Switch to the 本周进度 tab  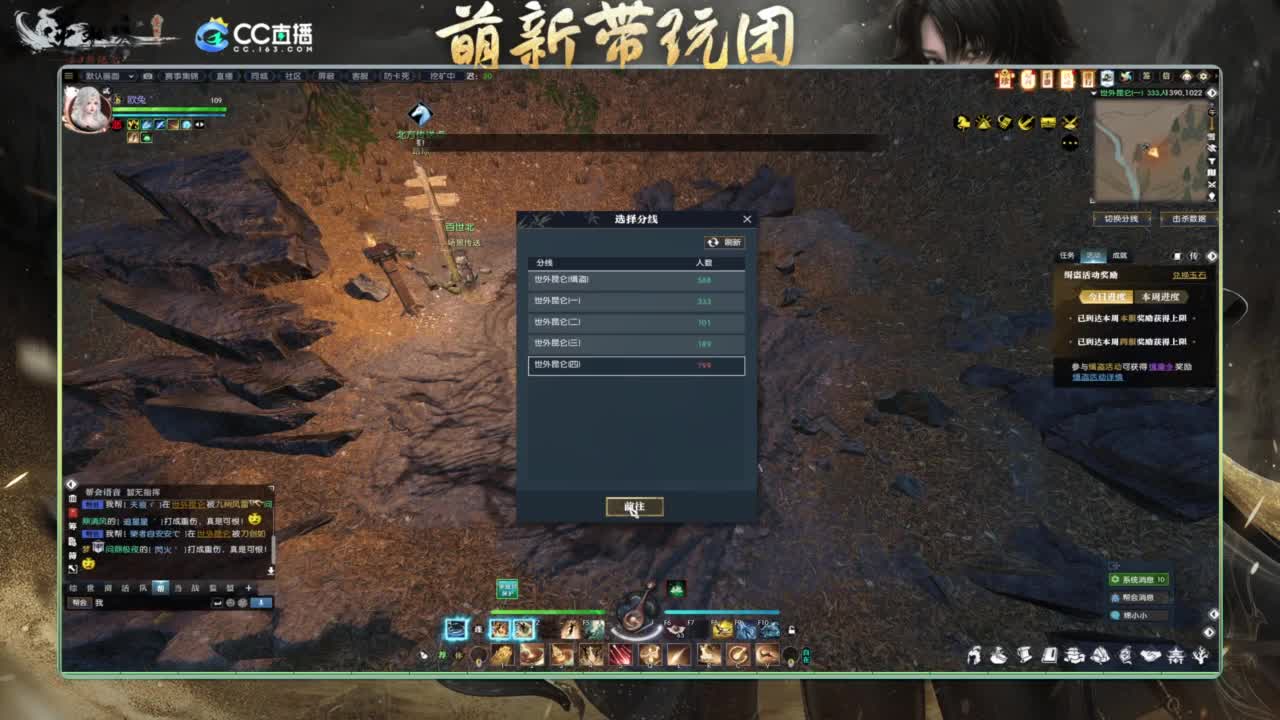(x=1160, y=296)
